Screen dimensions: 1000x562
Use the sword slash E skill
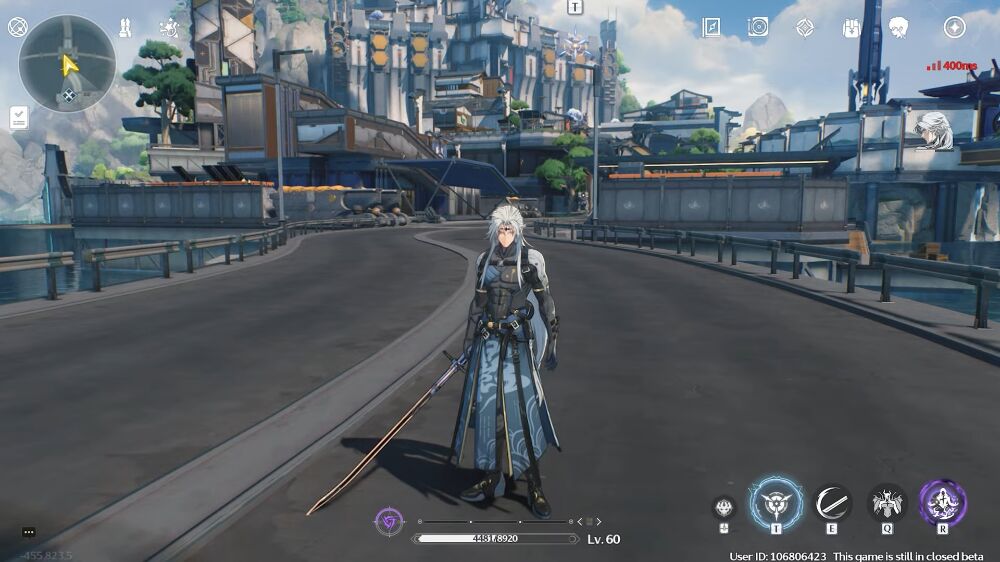tap(832, 503)
